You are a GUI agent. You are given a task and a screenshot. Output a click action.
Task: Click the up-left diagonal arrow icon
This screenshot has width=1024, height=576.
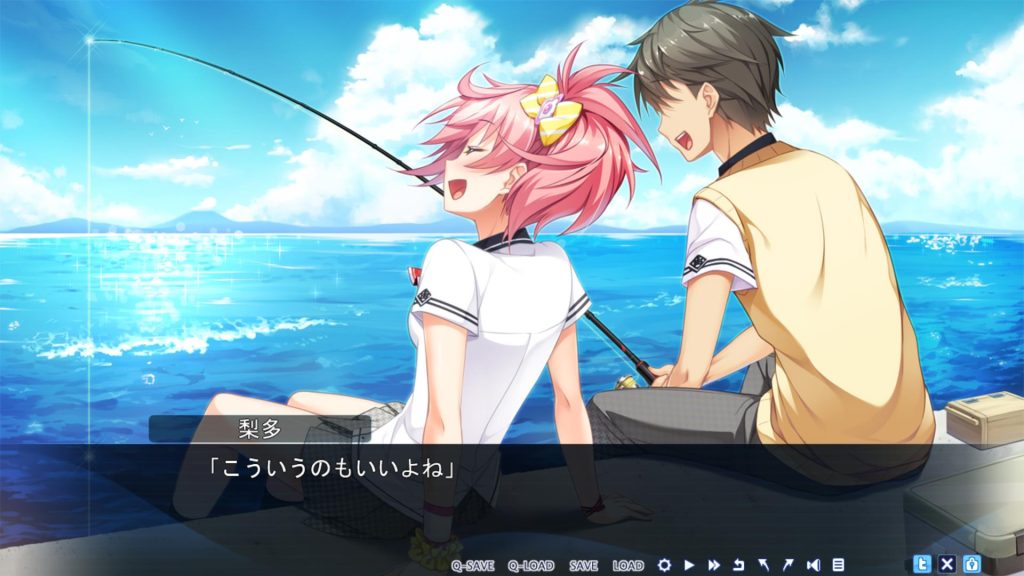click(764, 565)
